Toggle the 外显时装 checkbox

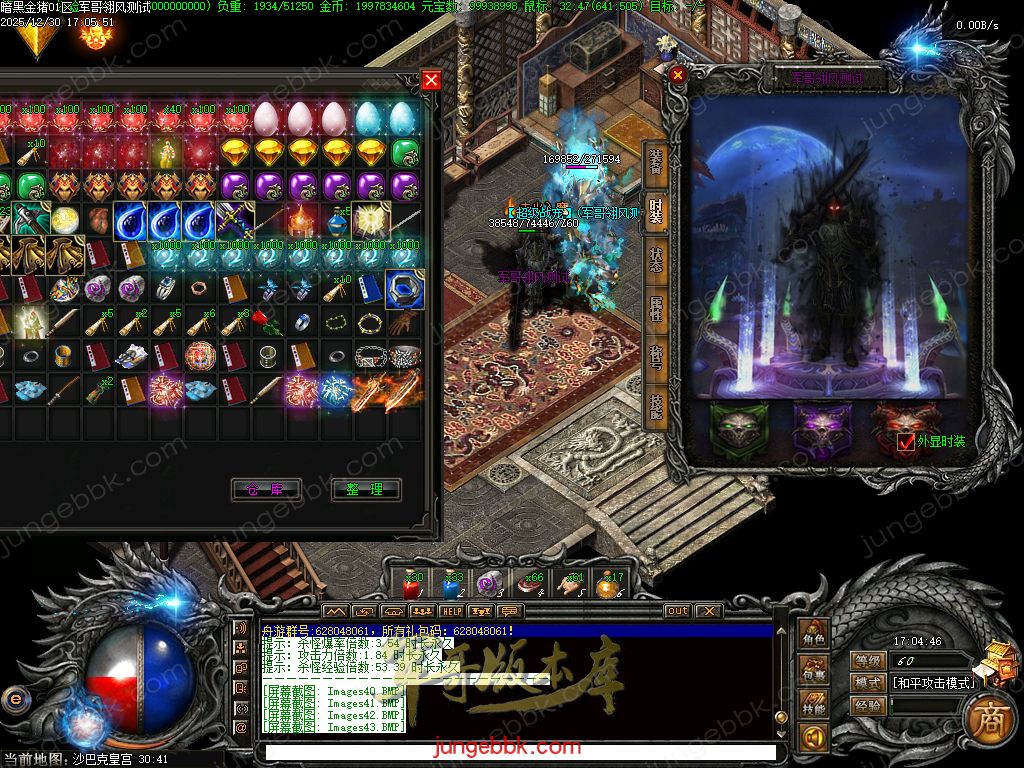906,442
